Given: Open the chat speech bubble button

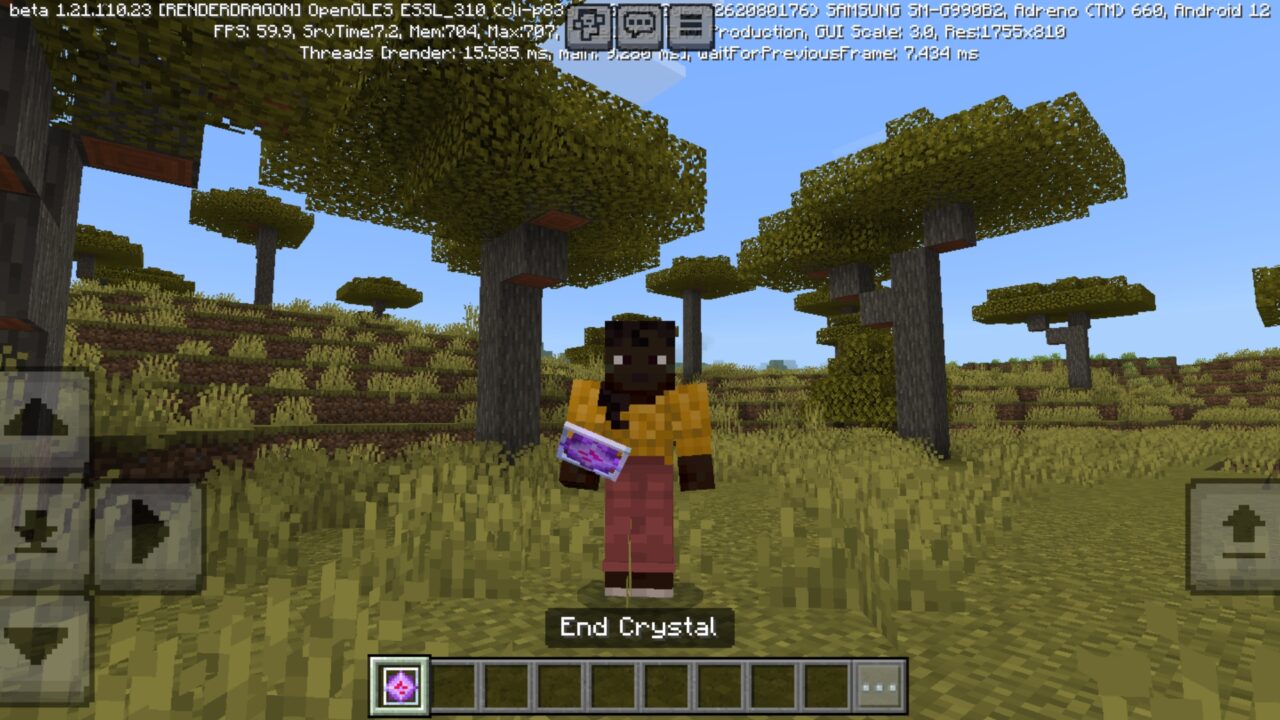Looking at the screenshot, I should pyautogui.click(x=639, y=26).
